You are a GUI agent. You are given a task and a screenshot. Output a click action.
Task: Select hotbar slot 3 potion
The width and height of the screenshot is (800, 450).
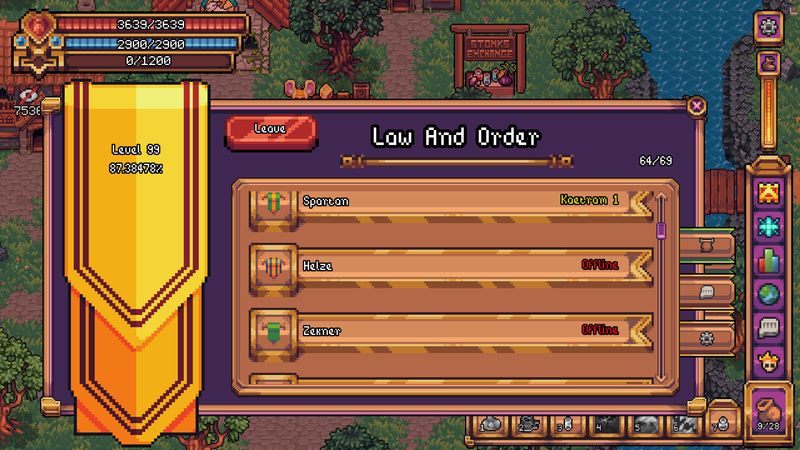pos(566,424)
